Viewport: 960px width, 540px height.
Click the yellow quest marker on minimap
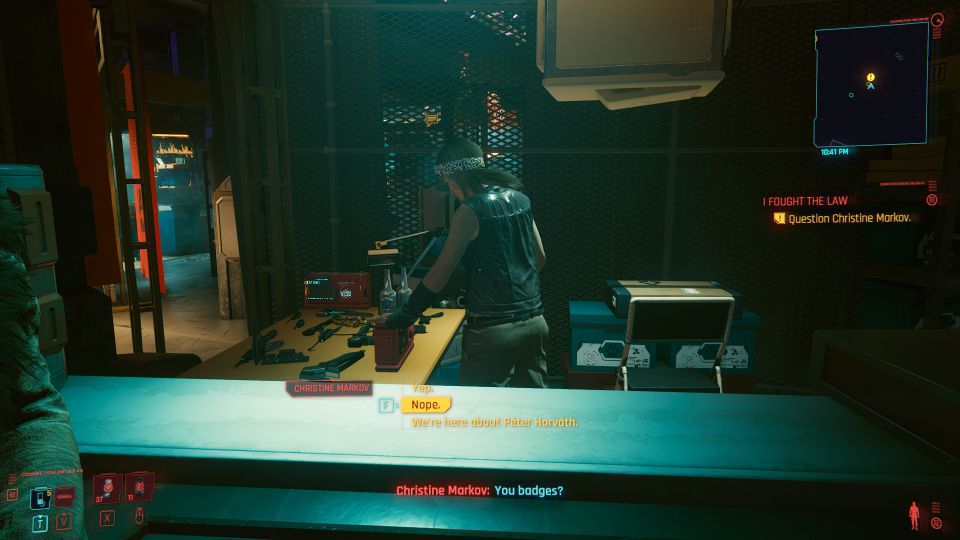pos(871,77)
